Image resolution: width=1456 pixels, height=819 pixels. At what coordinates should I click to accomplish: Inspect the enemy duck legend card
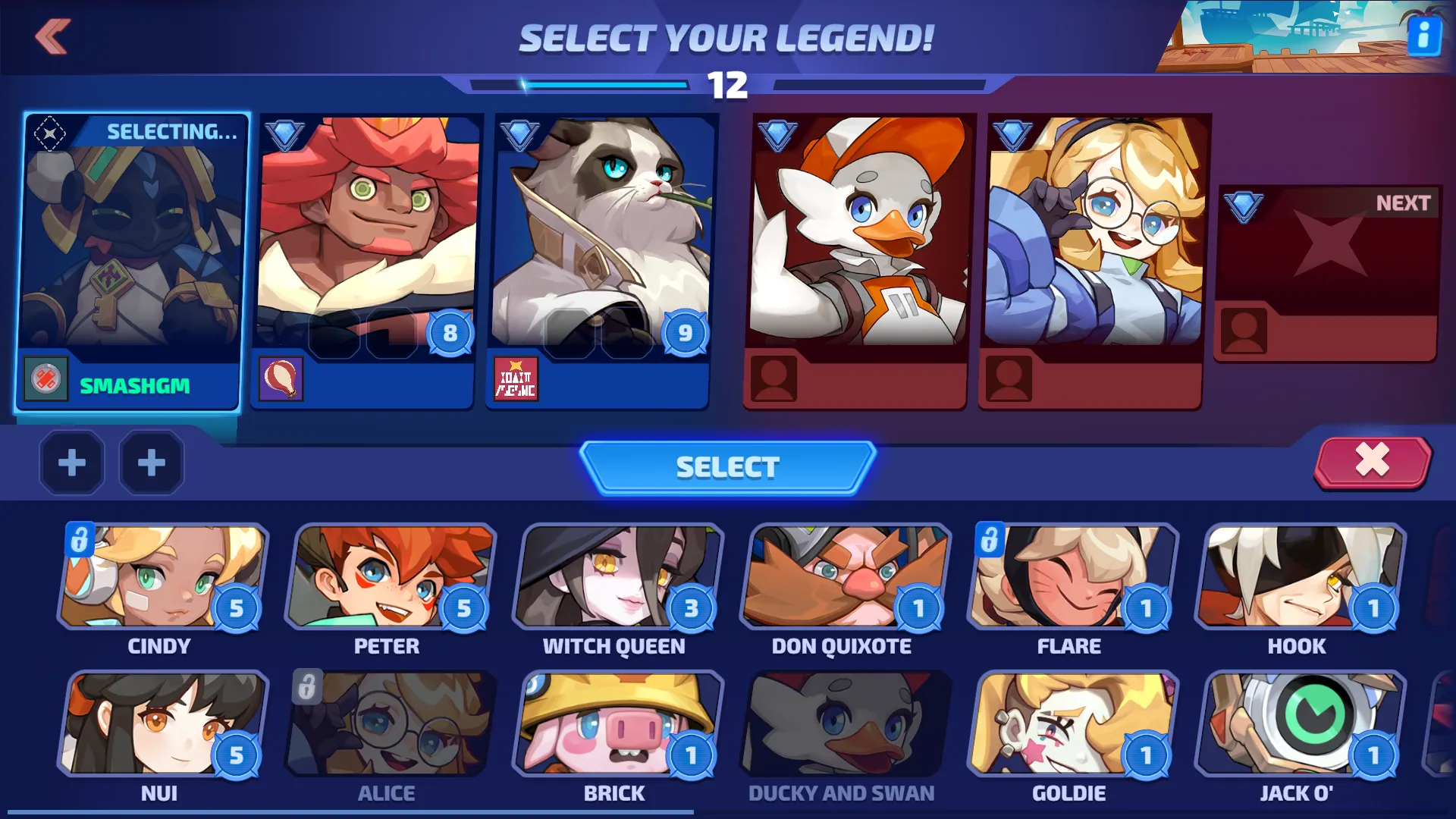click(858, 262)
